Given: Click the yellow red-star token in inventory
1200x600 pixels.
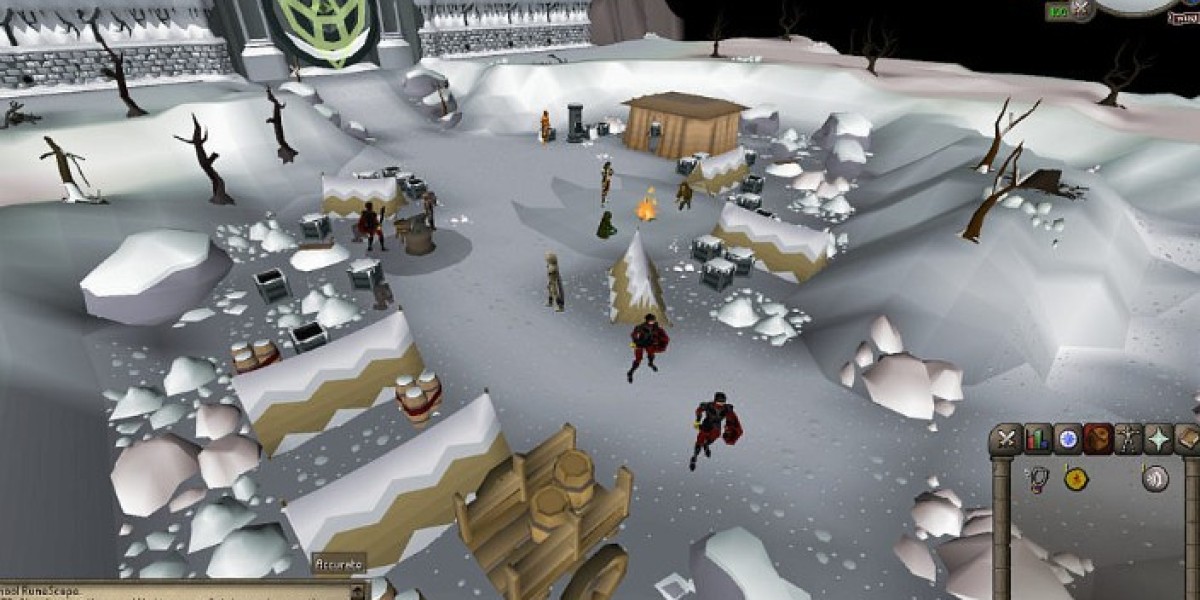Looking at the screenshot, I should tap(1076, 479).
